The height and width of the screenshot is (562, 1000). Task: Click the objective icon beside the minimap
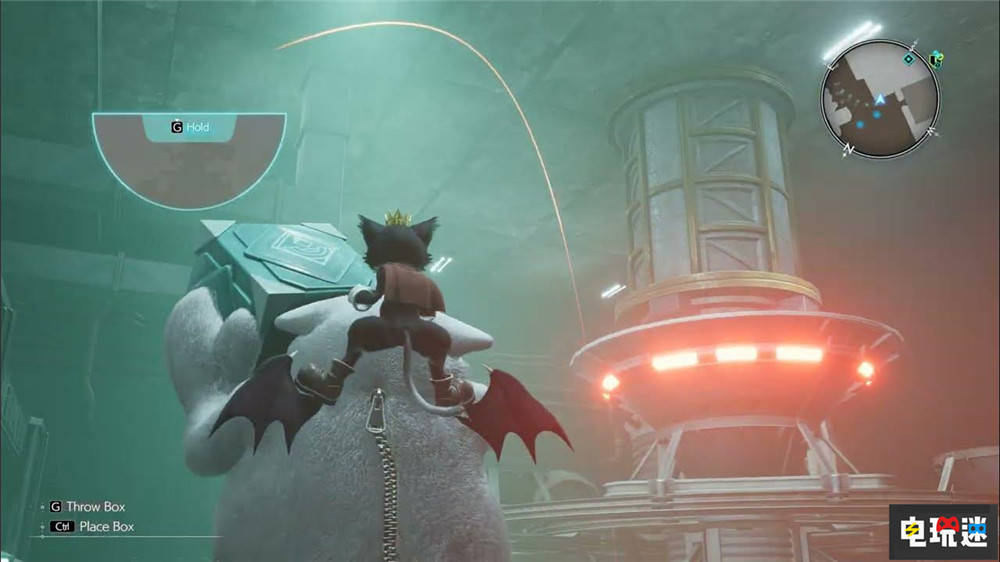[x=935, y=59]
